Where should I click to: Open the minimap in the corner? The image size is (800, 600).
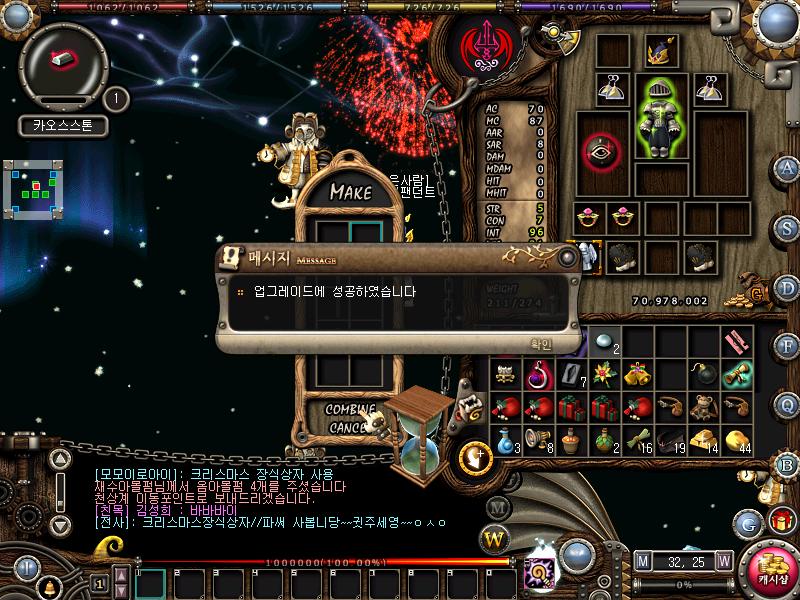[40, 189]
